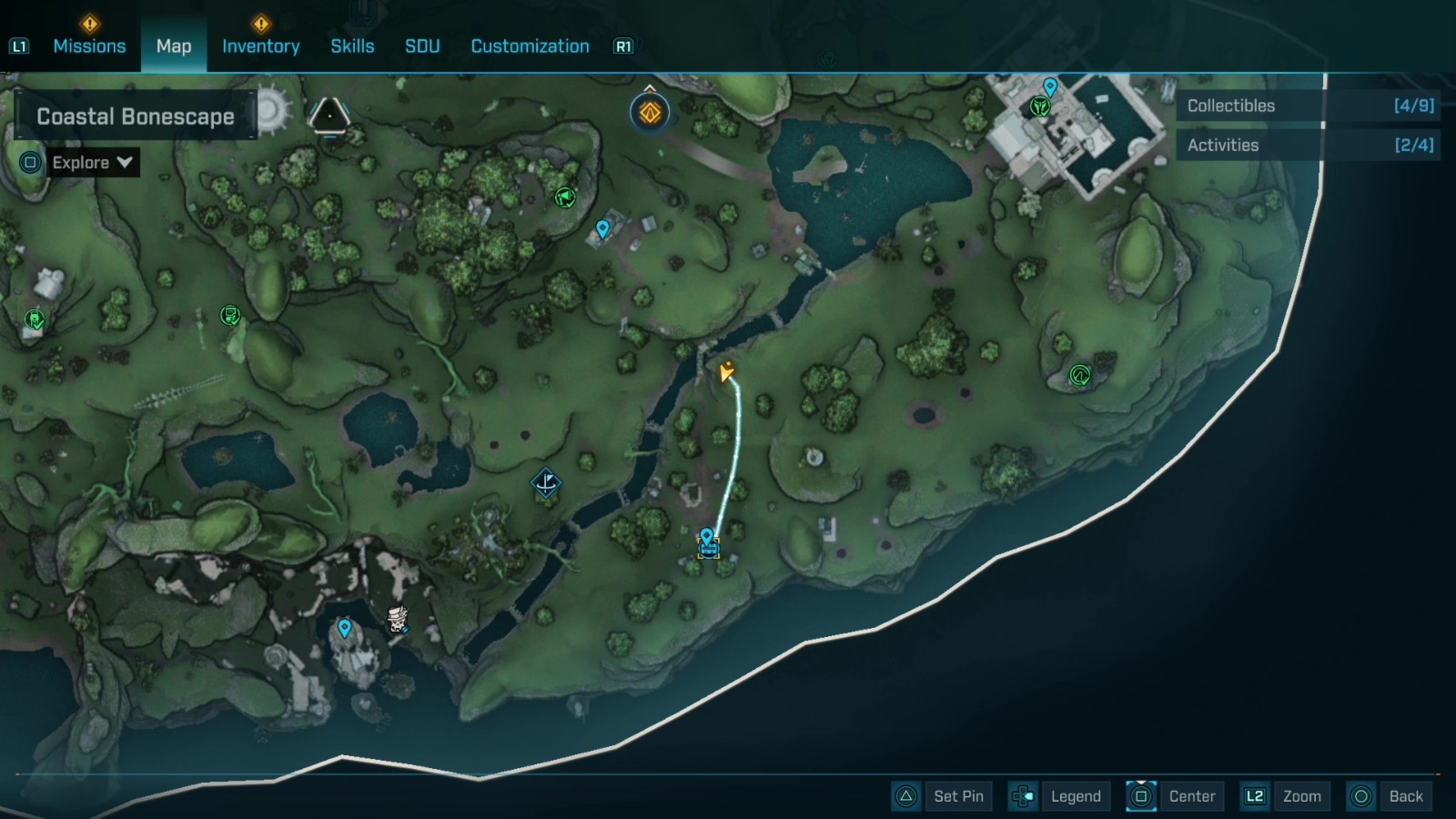Go to the Skills tab
This screenshot has height=819, width=1456.
coord(352,45)
